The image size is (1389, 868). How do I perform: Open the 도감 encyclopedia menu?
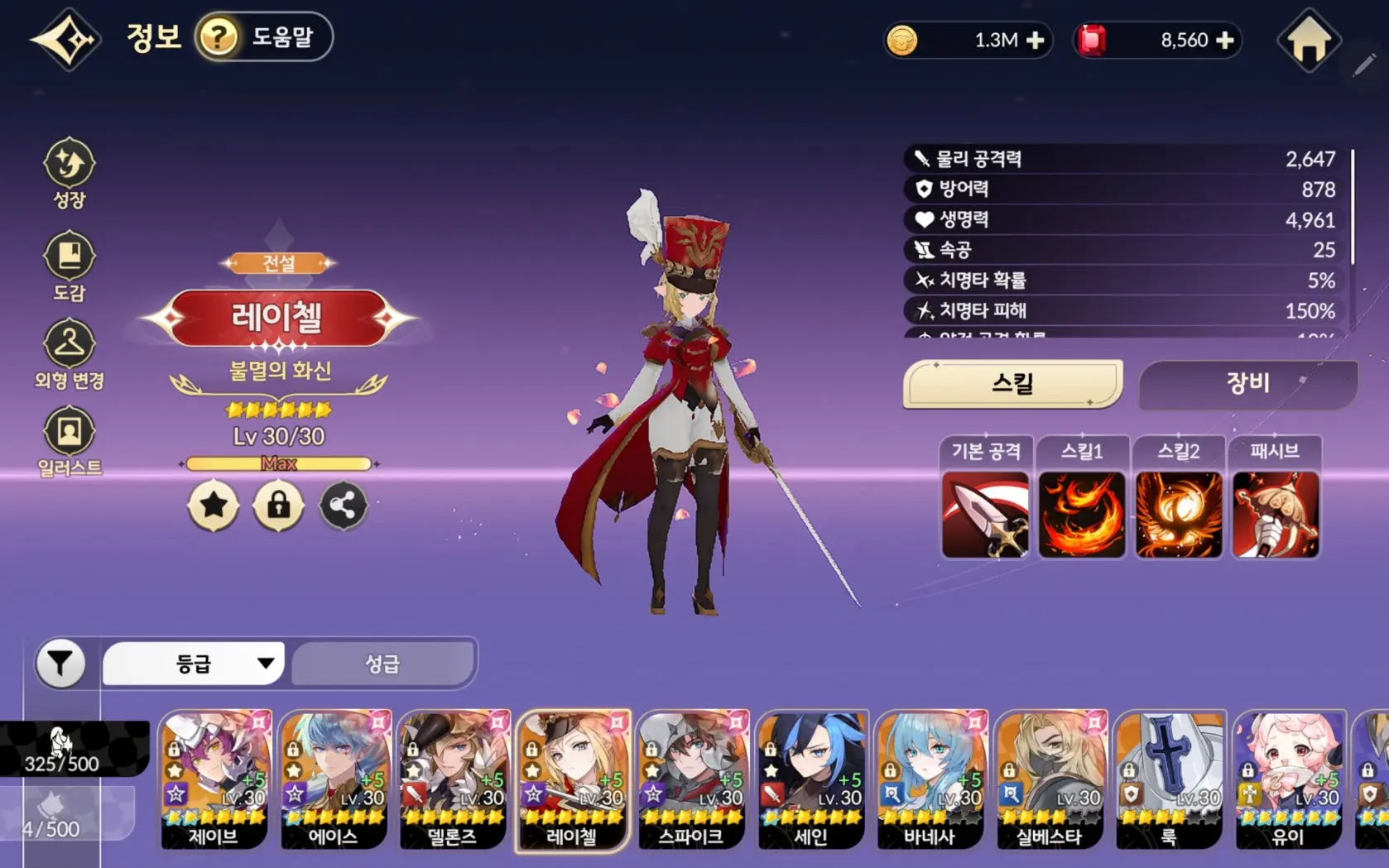[x=70, y=266]
